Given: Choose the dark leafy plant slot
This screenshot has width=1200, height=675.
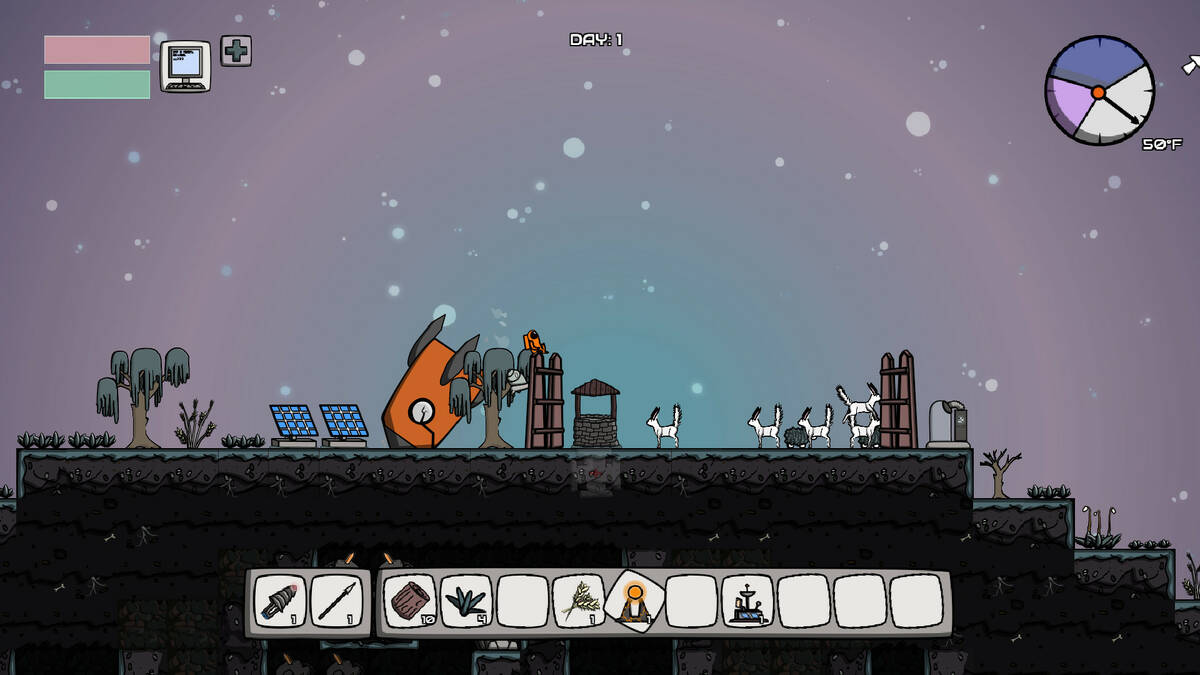Looking at the screenshot, I should point(466,601).
